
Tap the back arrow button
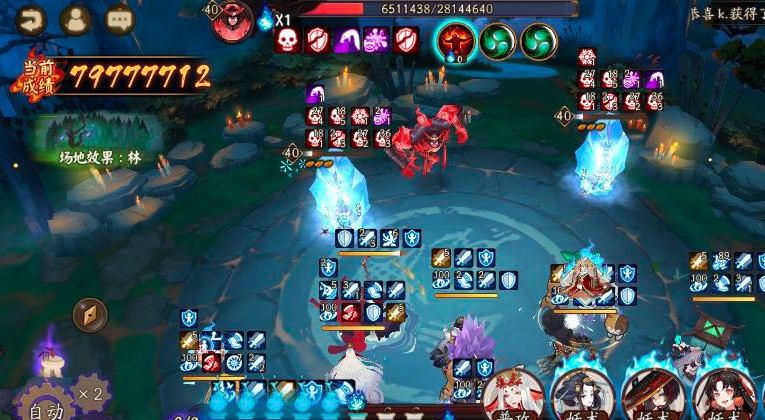[31, 19]
